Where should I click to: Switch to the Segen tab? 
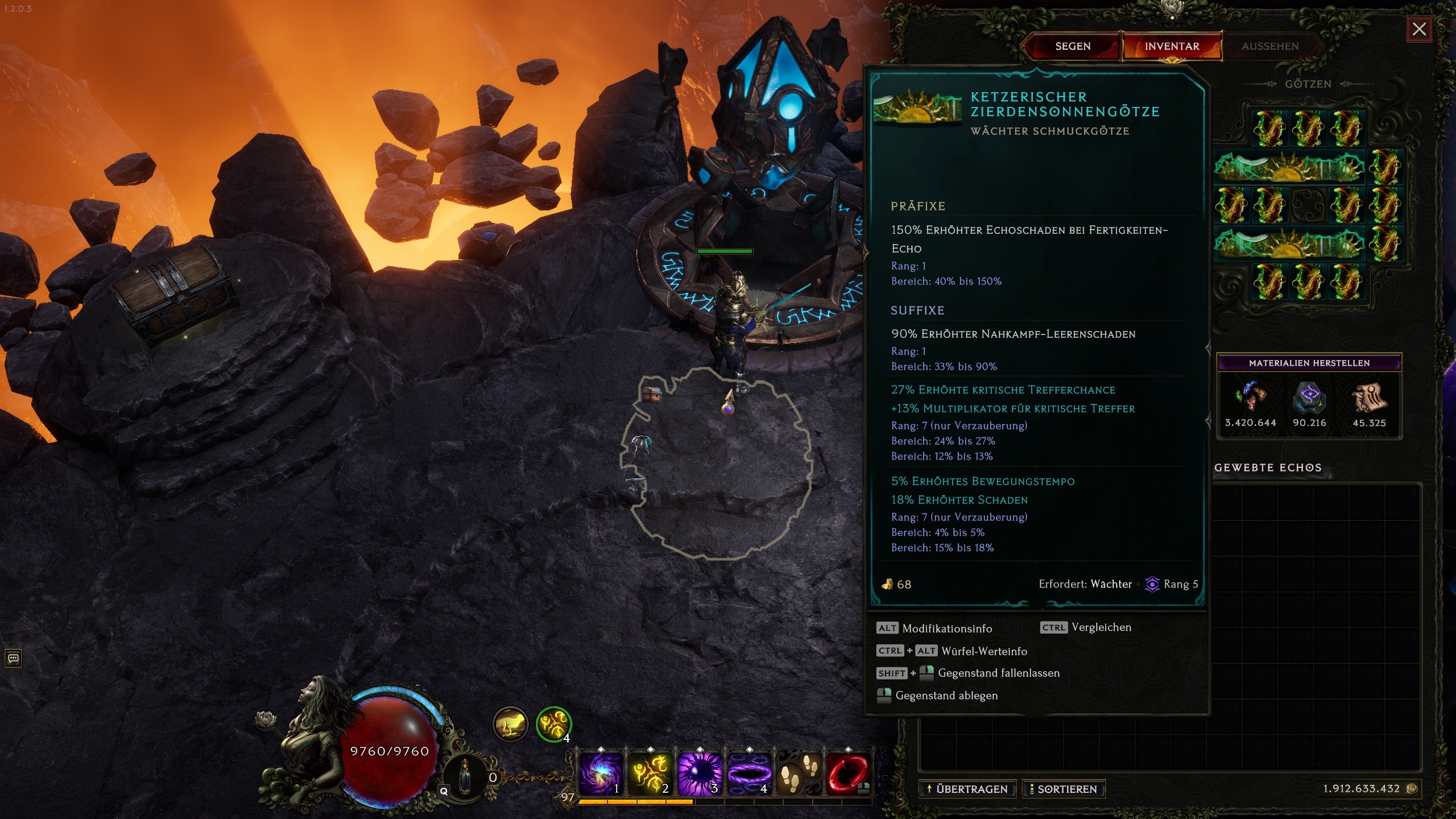coord(1073,46)
